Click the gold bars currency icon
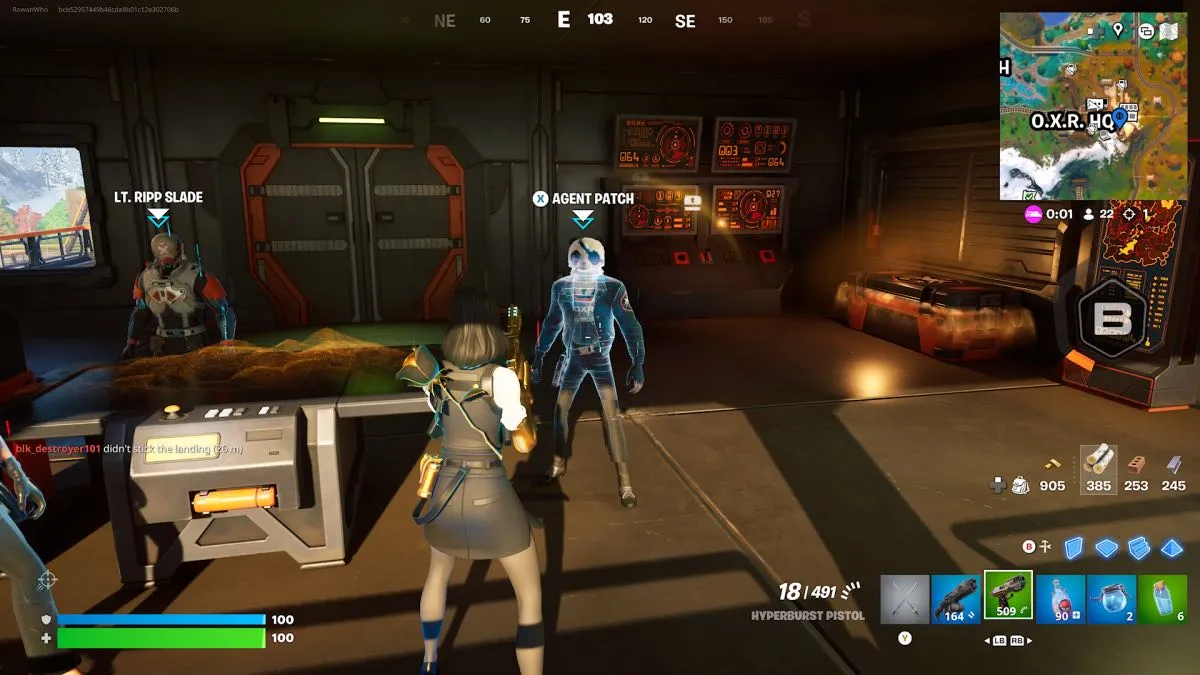1200x675 pixels. tap(1052, 463)
